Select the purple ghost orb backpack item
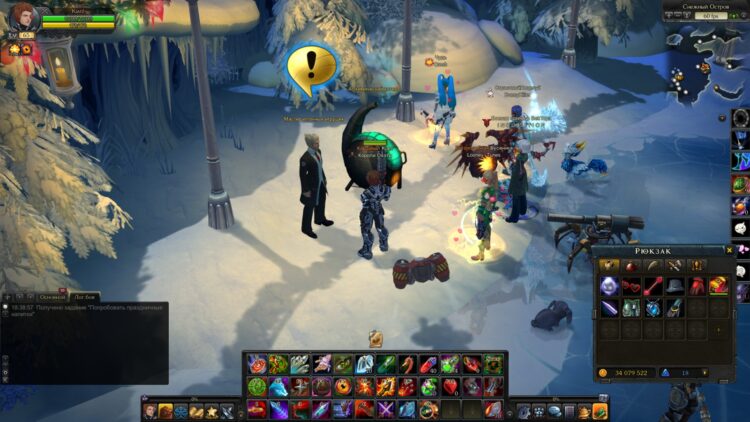 [609, 286]
